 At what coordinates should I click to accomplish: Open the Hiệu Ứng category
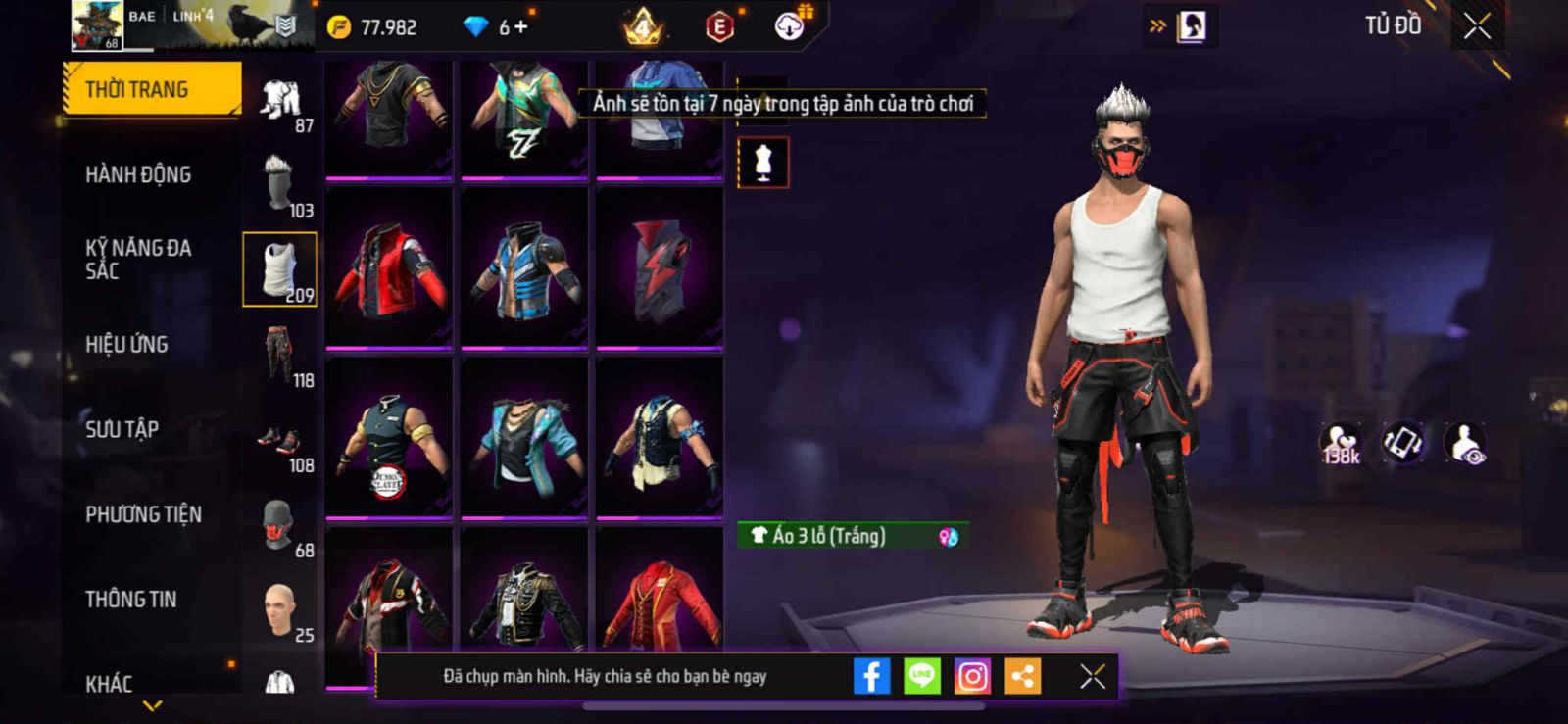tap(126, 345)
